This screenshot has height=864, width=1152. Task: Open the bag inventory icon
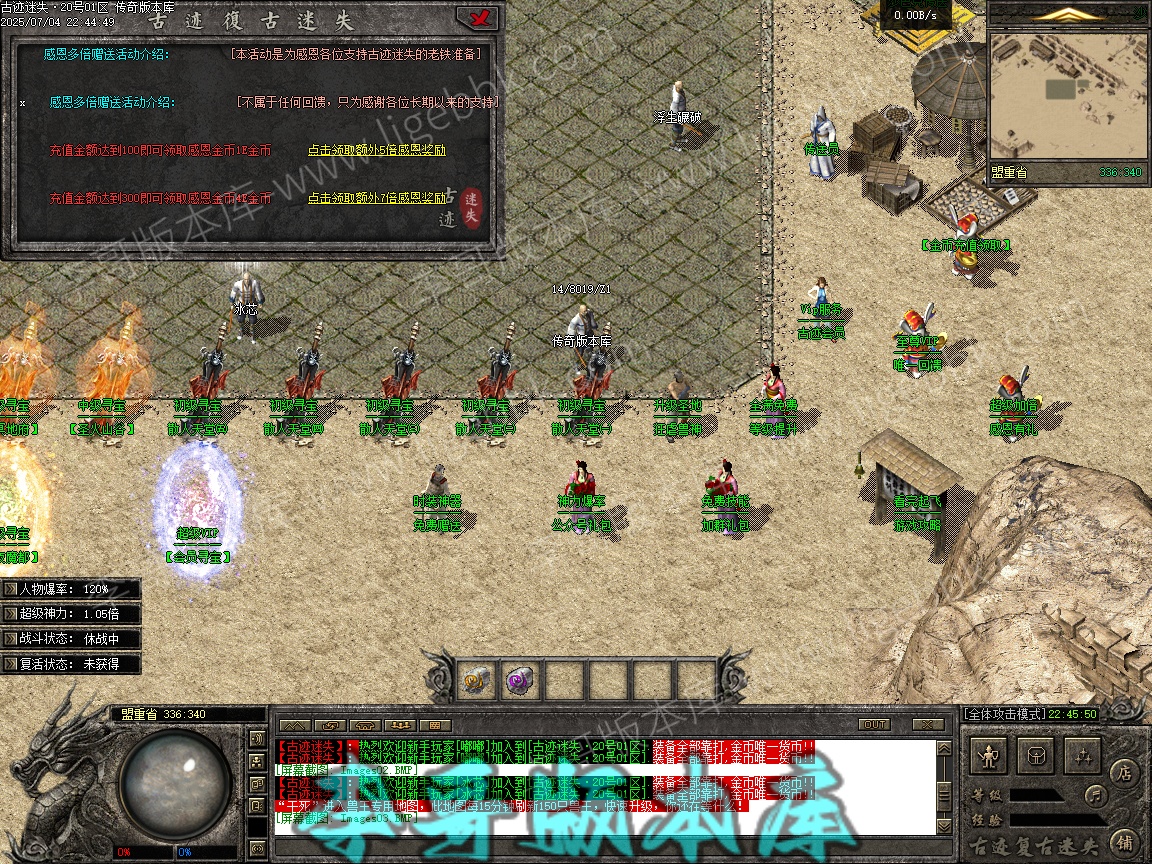(1037, 757)
